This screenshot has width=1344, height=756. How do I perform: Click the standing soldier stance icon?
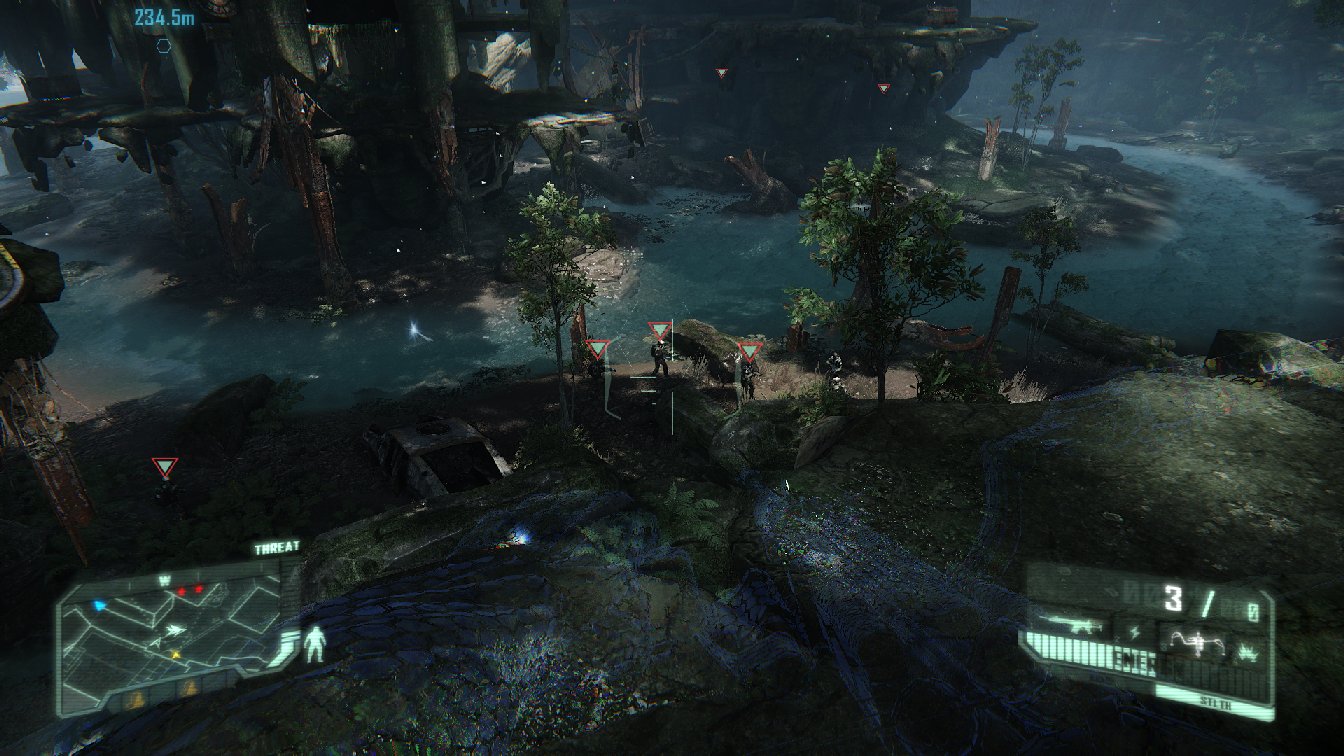pos(315,644)
